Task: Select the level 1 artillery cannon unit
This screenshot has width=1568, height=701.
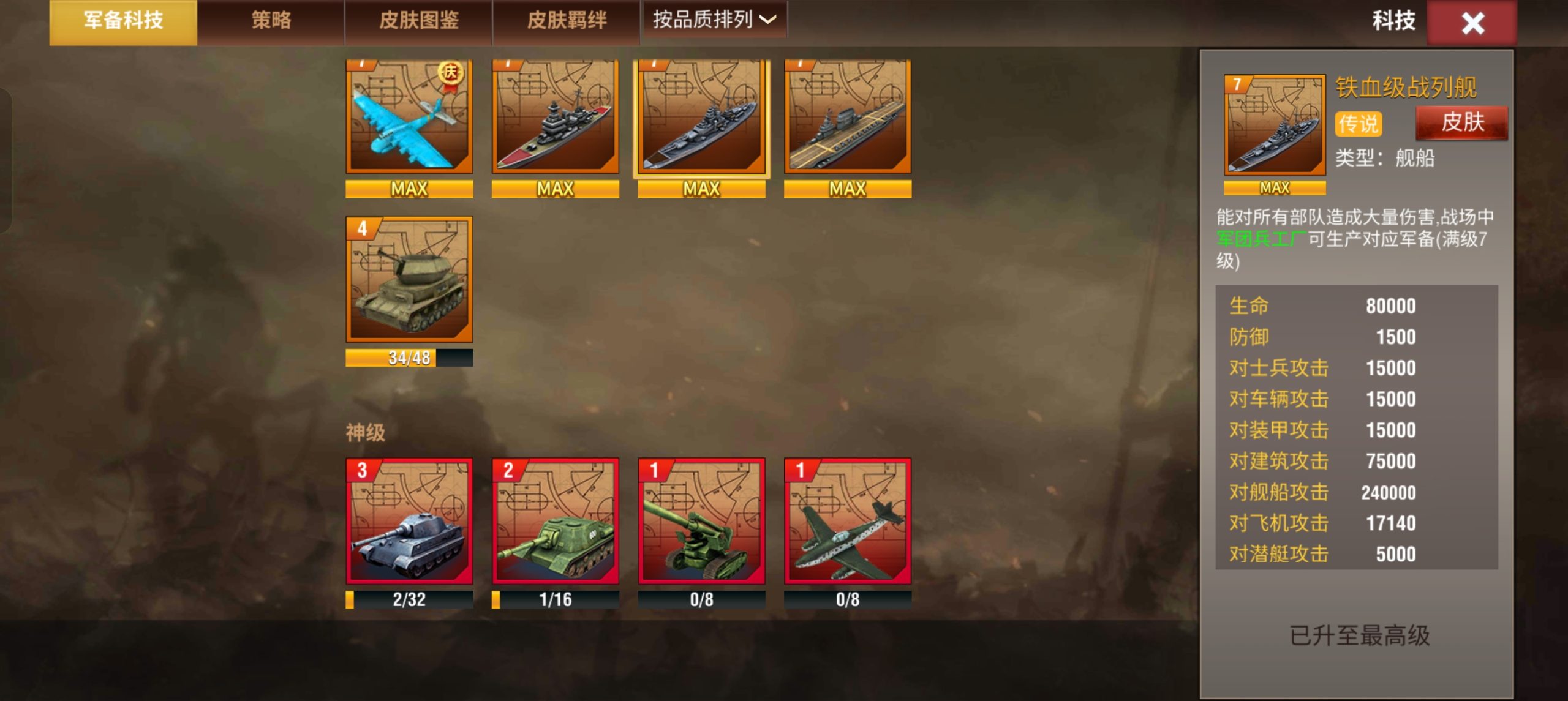Action: click(703, 523)
